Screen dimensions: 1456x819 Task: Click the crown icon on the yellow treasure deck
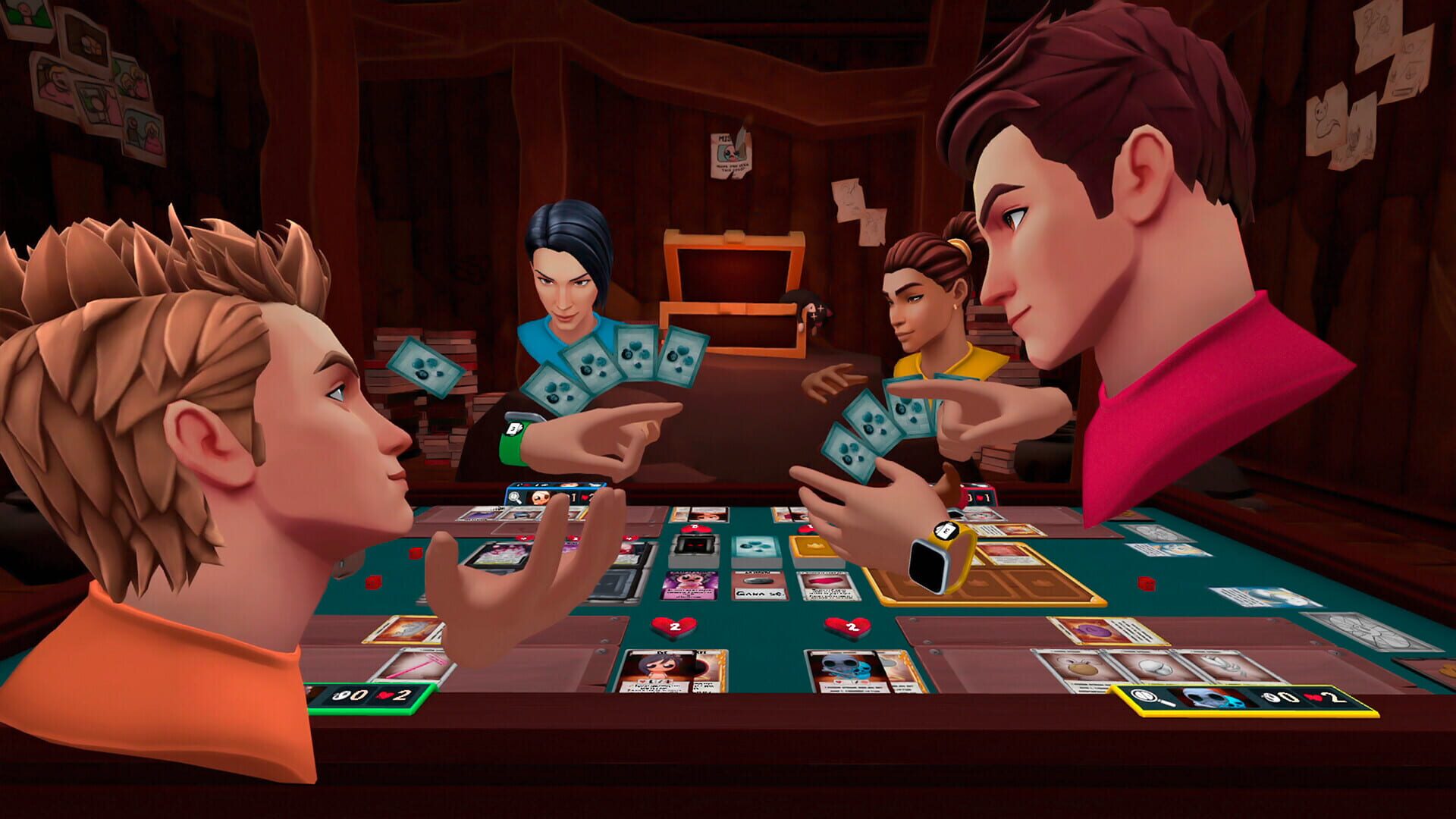[814, 546]
